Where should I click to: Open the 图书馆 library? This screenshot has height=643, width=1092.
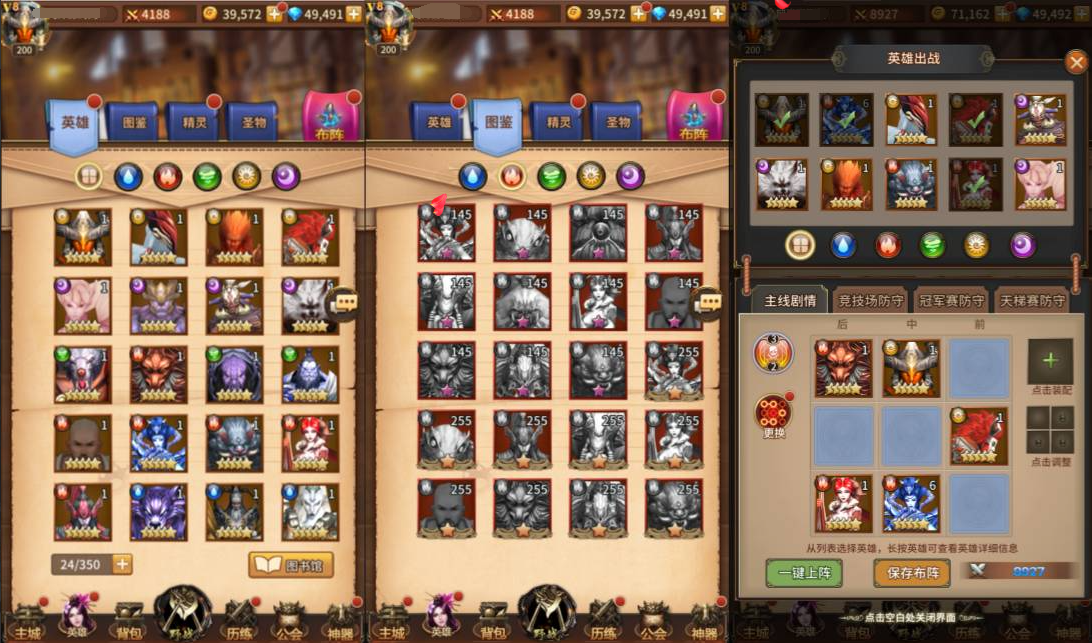(291, 565)
